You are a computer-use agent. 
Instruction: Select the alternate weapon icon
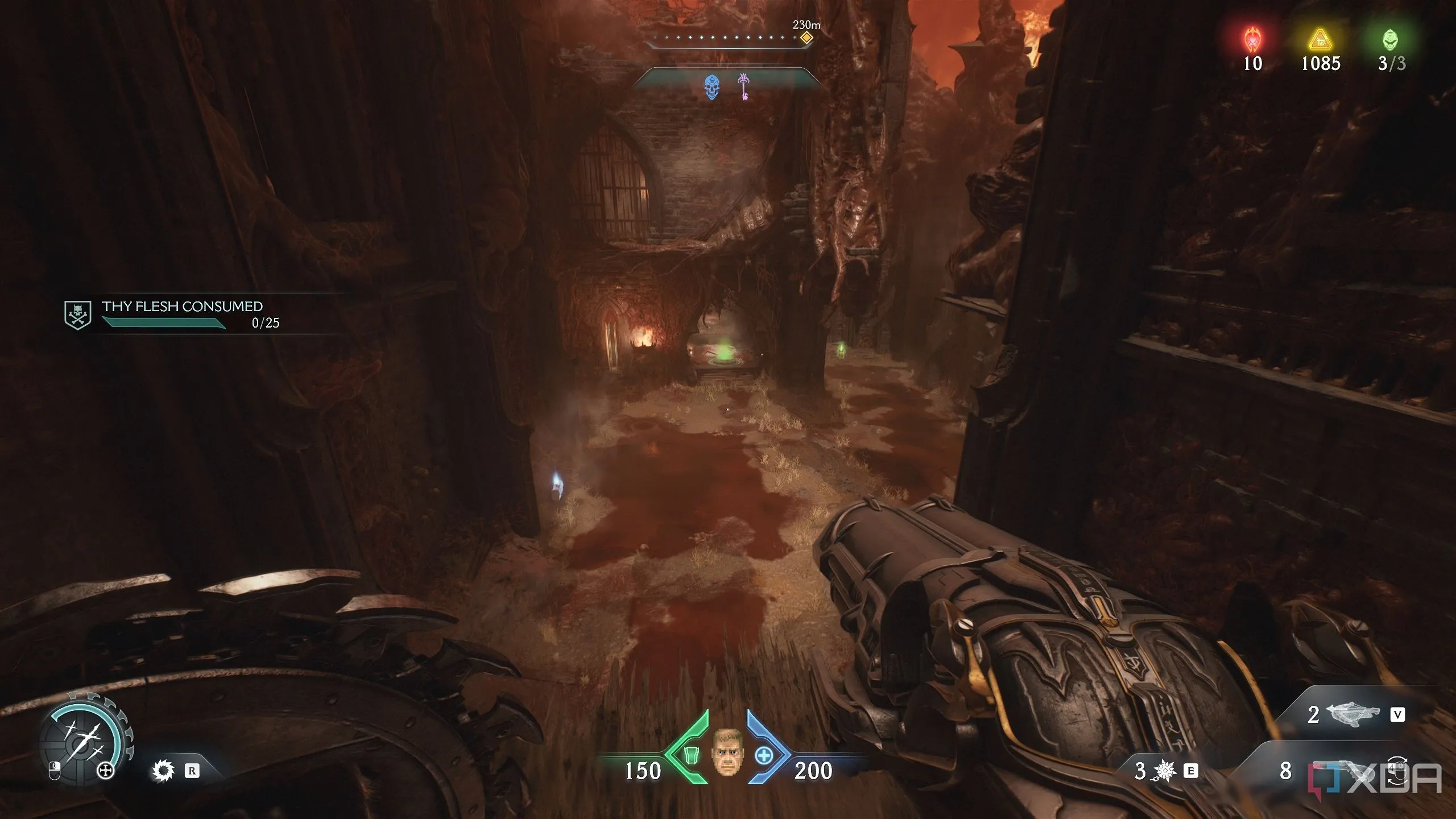point(1352,714)
